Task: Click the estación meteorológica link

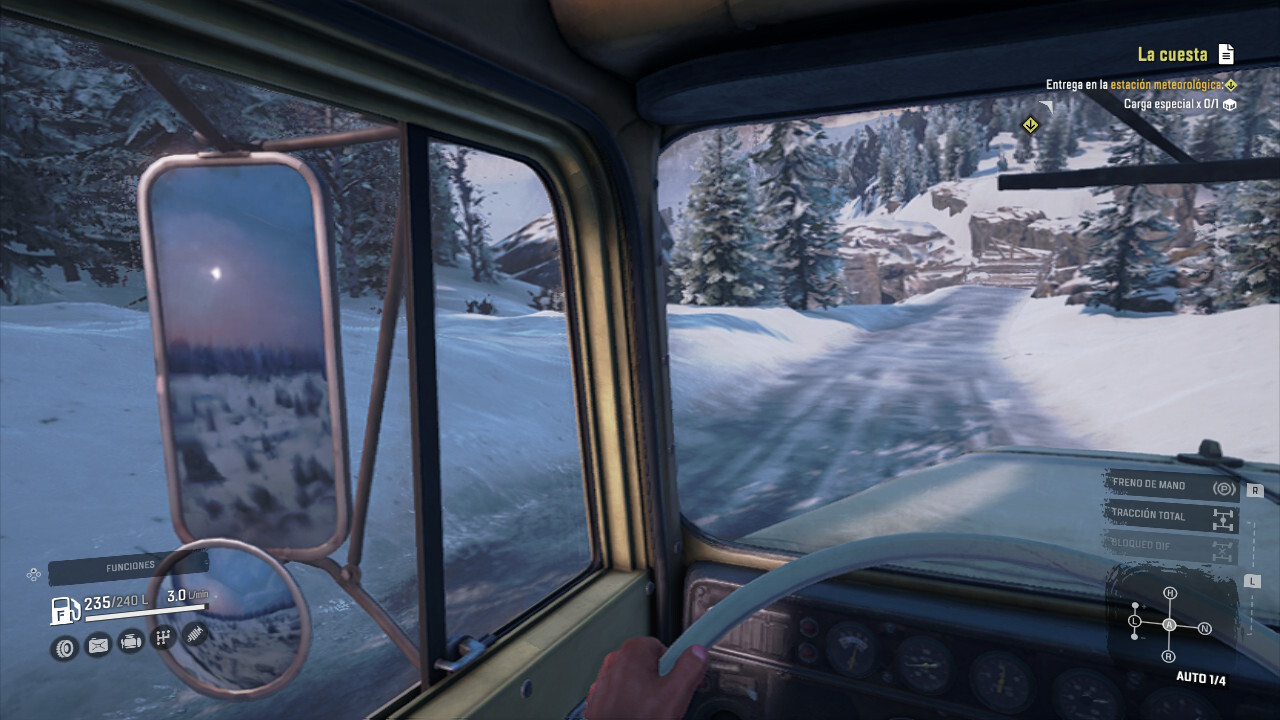Action: click(x=1166, y=85)
